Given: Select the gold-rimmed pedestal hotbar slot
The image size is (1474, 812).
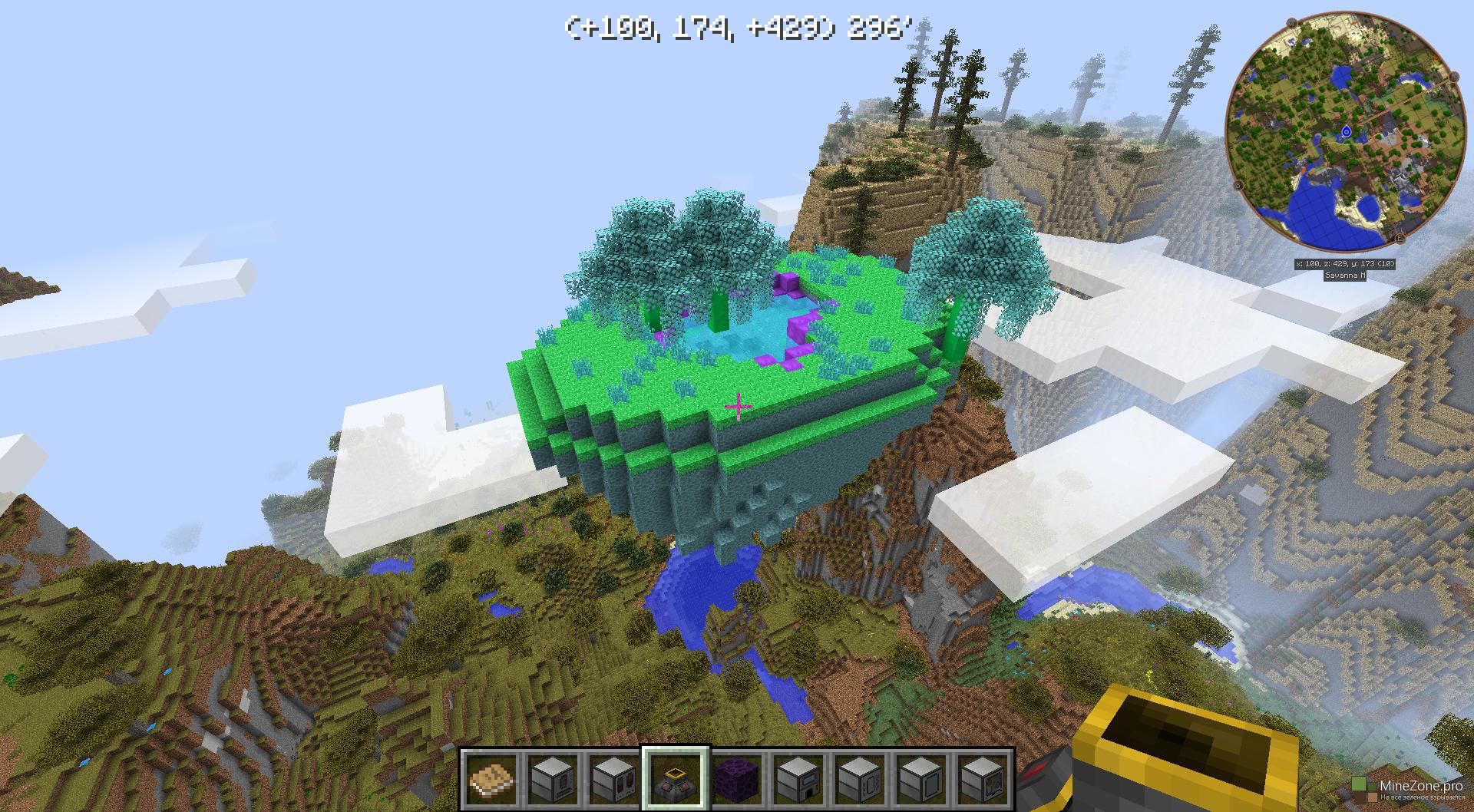Looking at the screenshot, I should (676, 778).
